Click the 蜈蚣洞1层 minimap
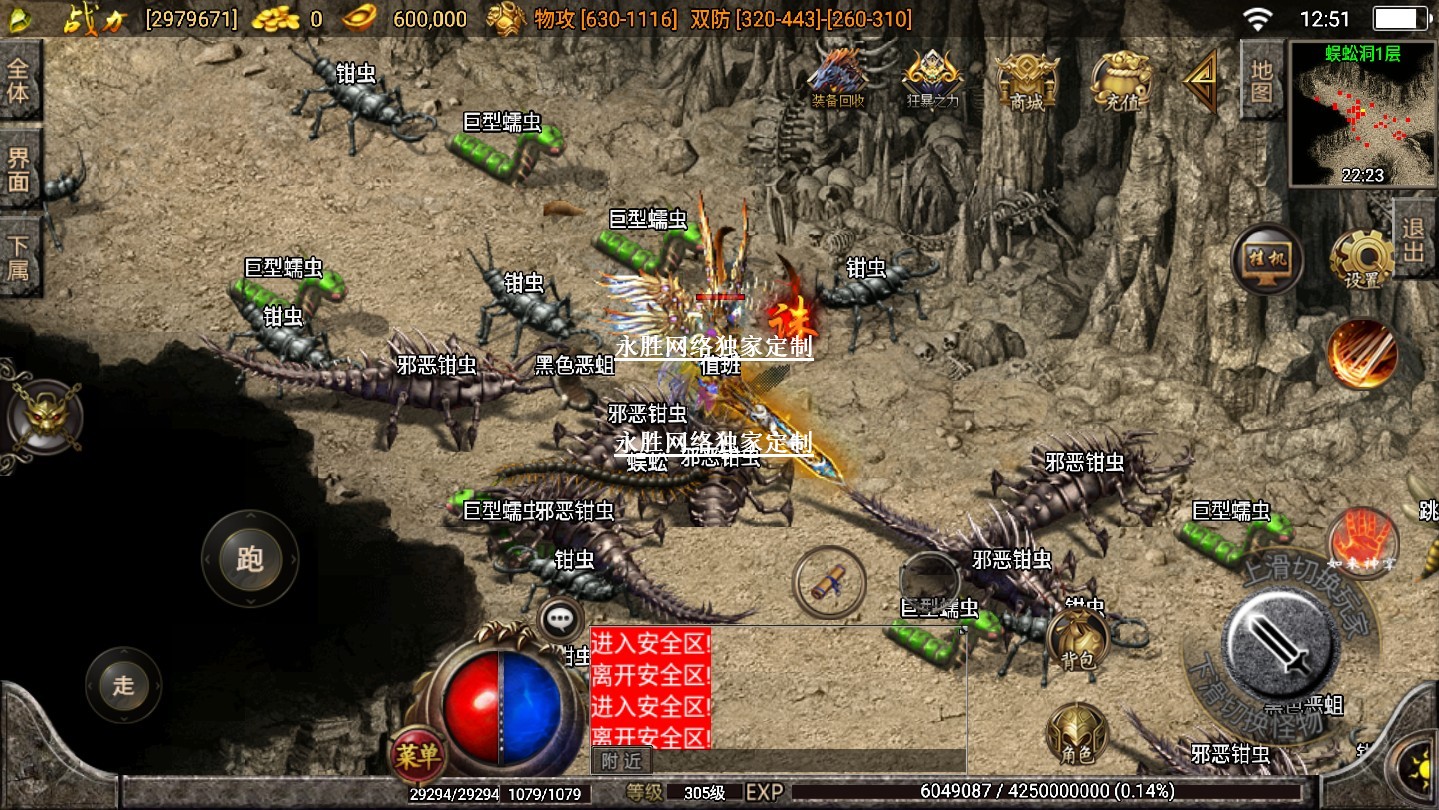Viewport: 1439px width, 810px height. tap(1363, 114)
